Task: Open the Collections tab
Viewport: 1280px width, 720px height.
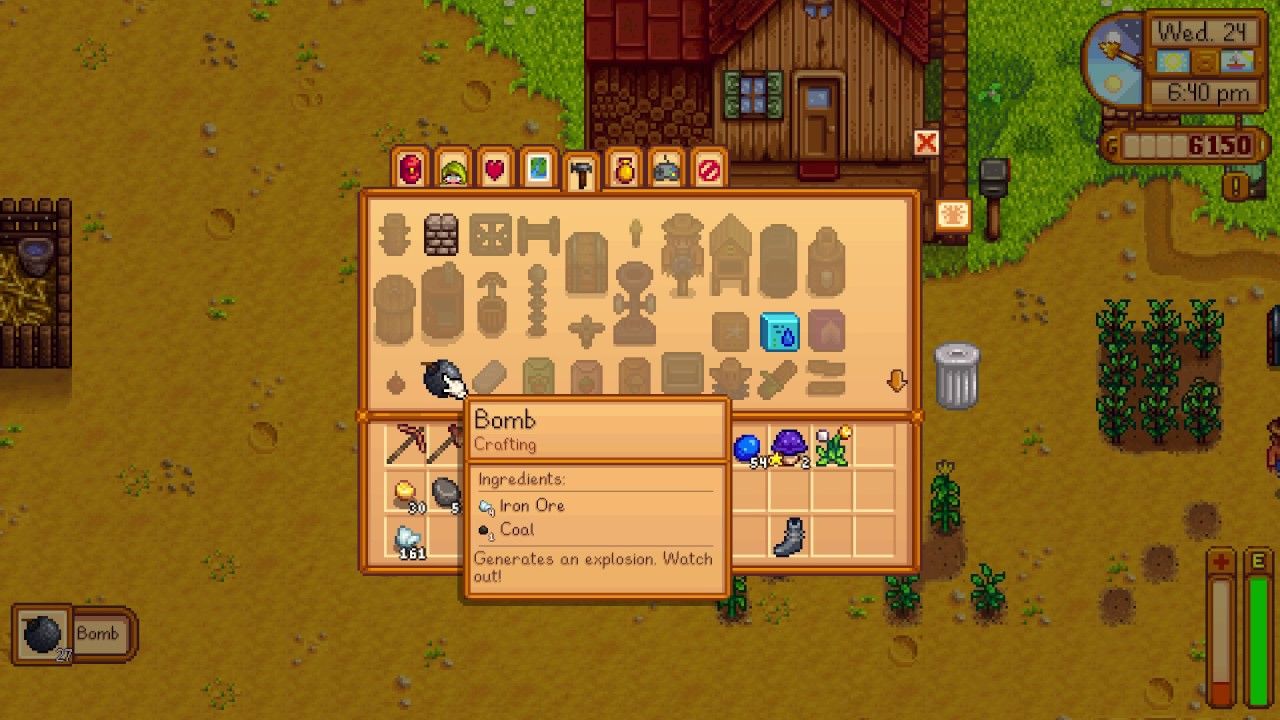Action: [624, 169]
